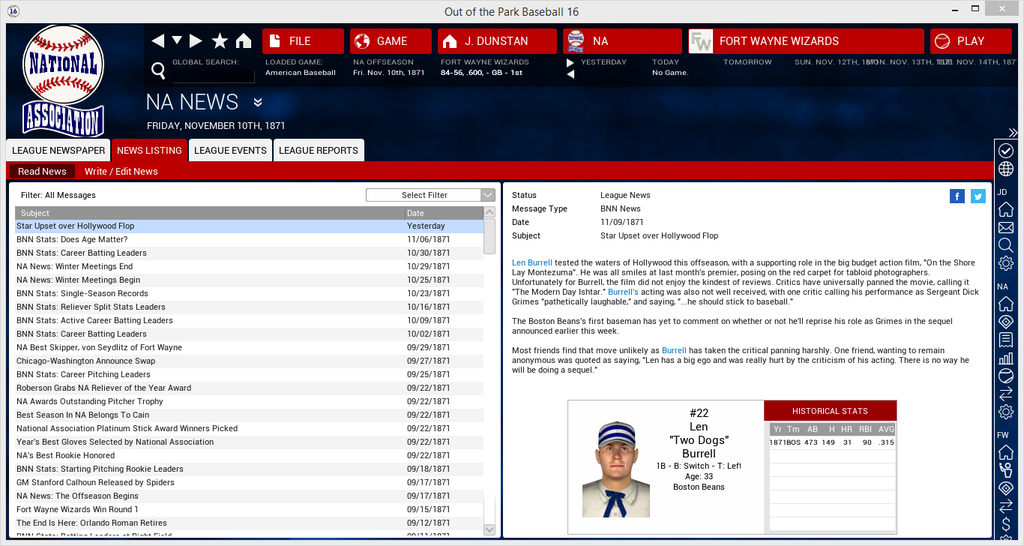Open the FILE menu

click(x=301, y=41)
